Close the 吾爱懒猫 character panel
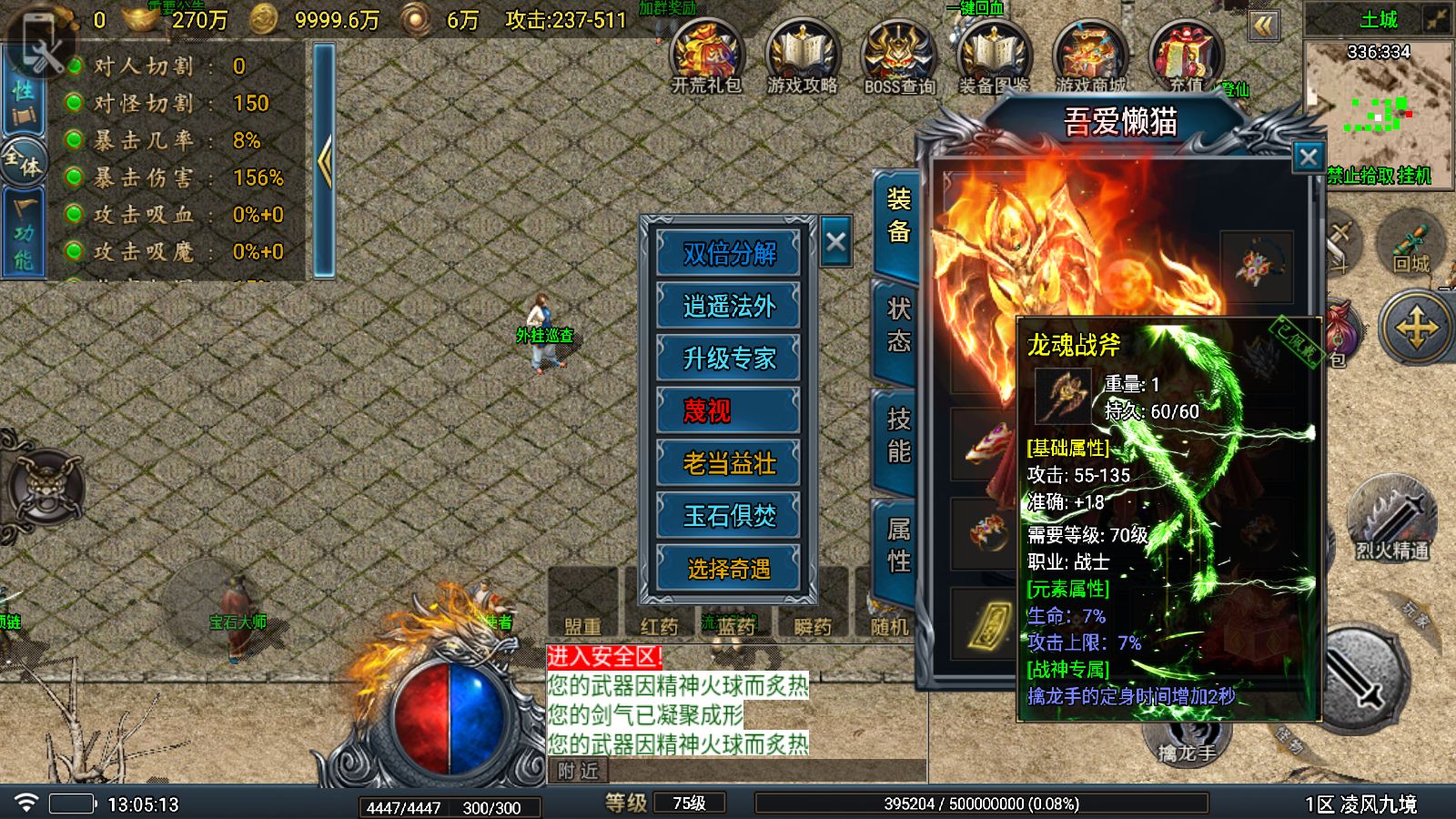This screenshot has height=819, width=1456. tap(1308, 157)
